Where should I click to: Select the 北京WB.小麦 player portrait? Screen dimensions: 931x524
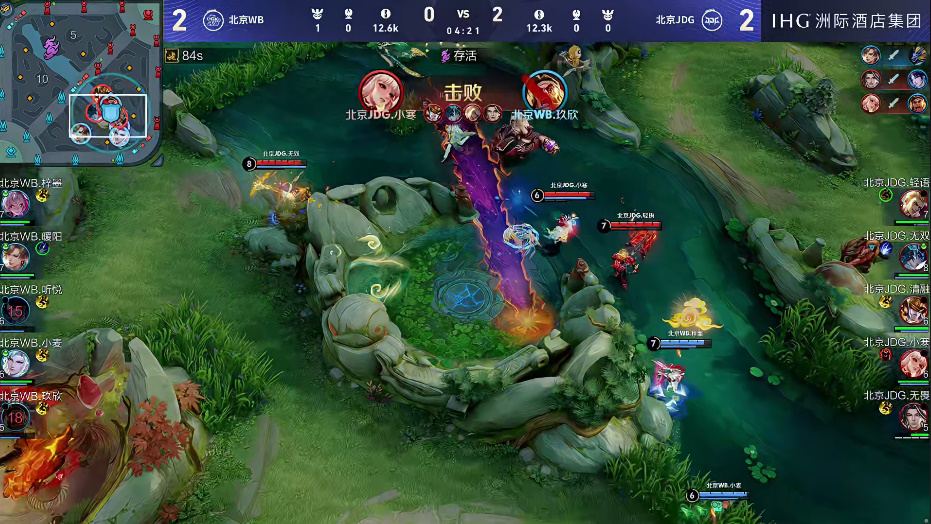tap(15, 364)
